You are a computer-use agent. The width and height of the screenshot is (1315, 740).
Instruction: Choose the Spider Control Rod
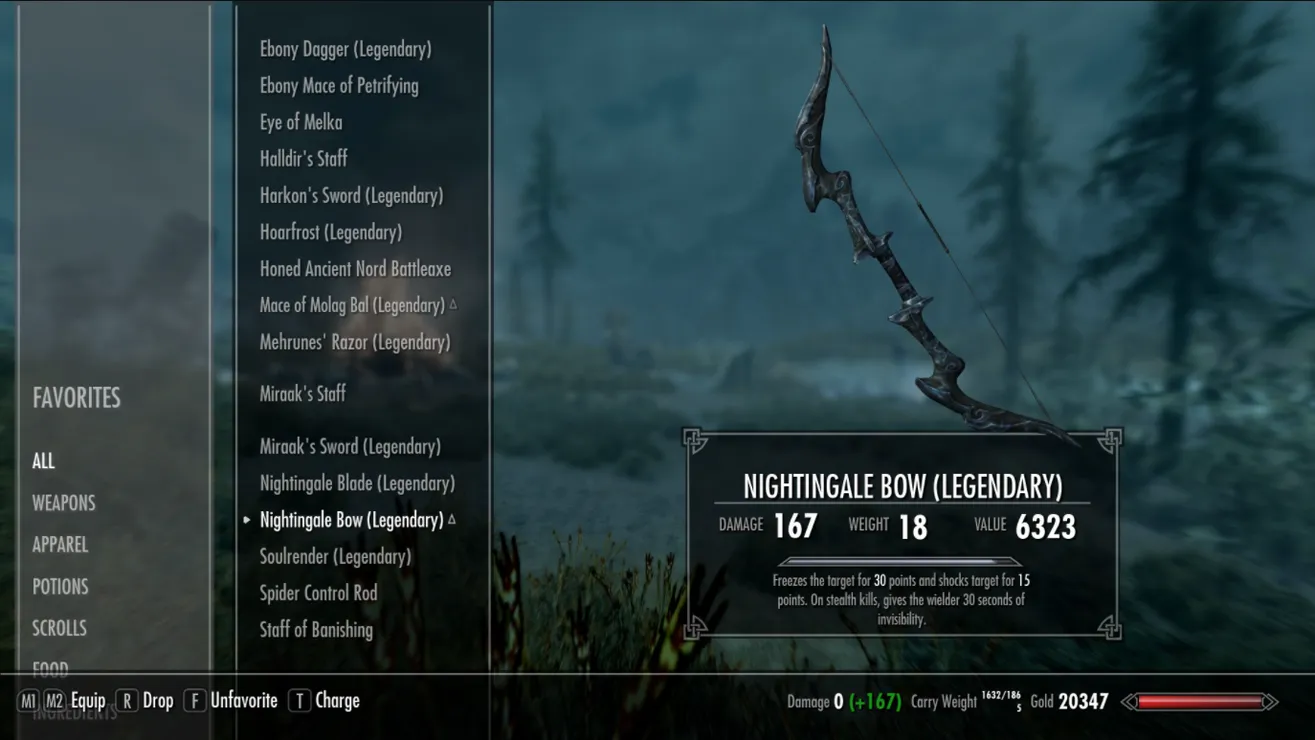(x=318, y=593)
